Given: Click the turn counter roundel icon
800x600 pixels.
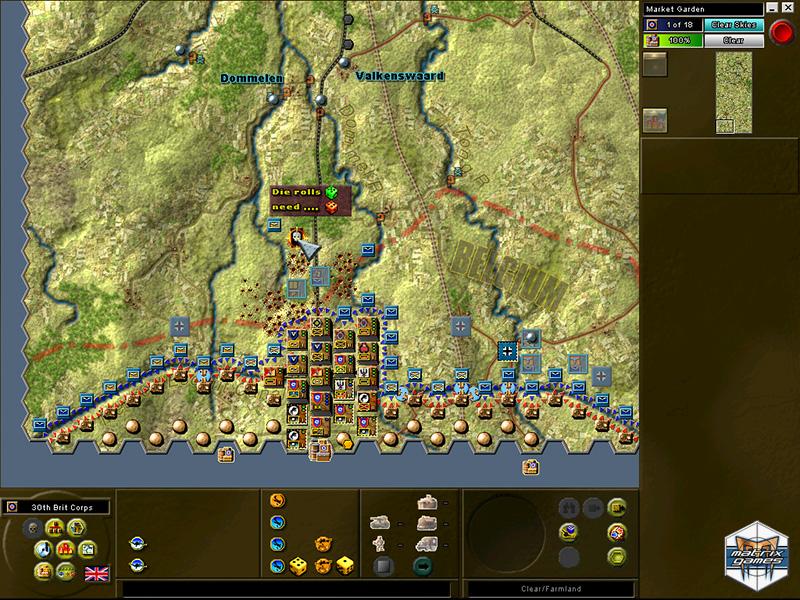Looking at the screenshot, I should pos(652,24).
